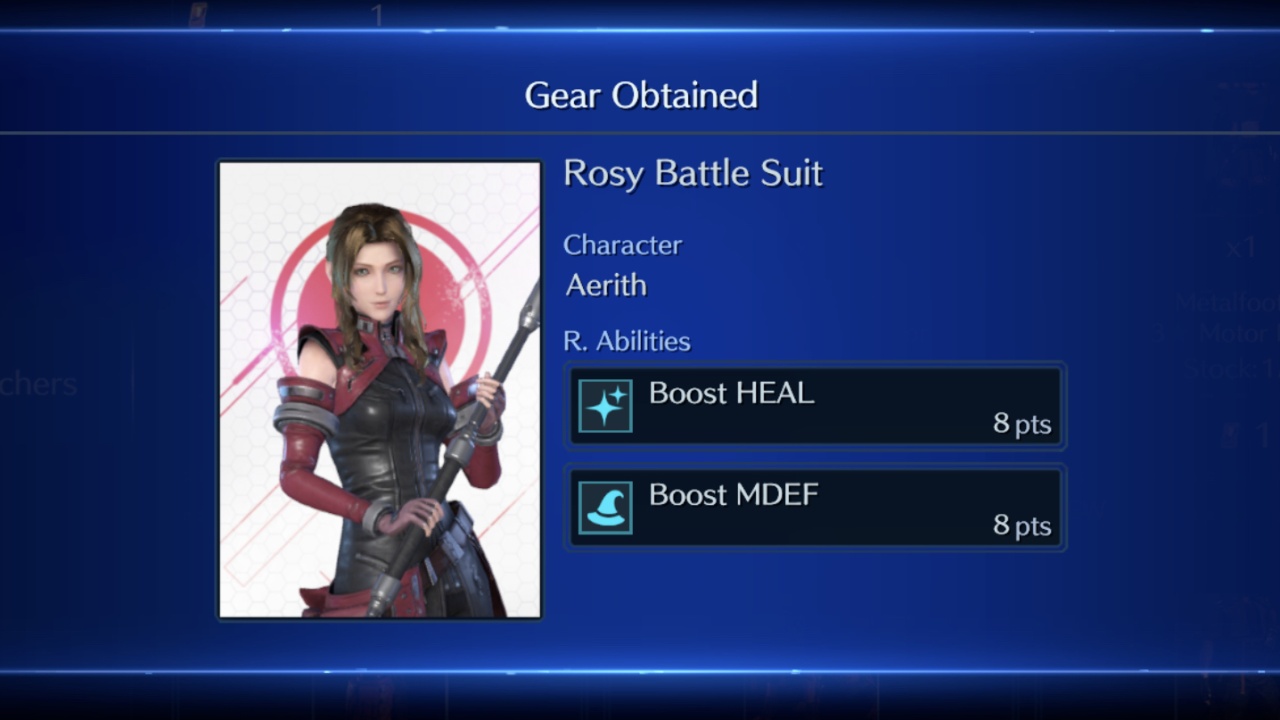Click the character name Aerith
1280x720 pixels.
[605, 286]
